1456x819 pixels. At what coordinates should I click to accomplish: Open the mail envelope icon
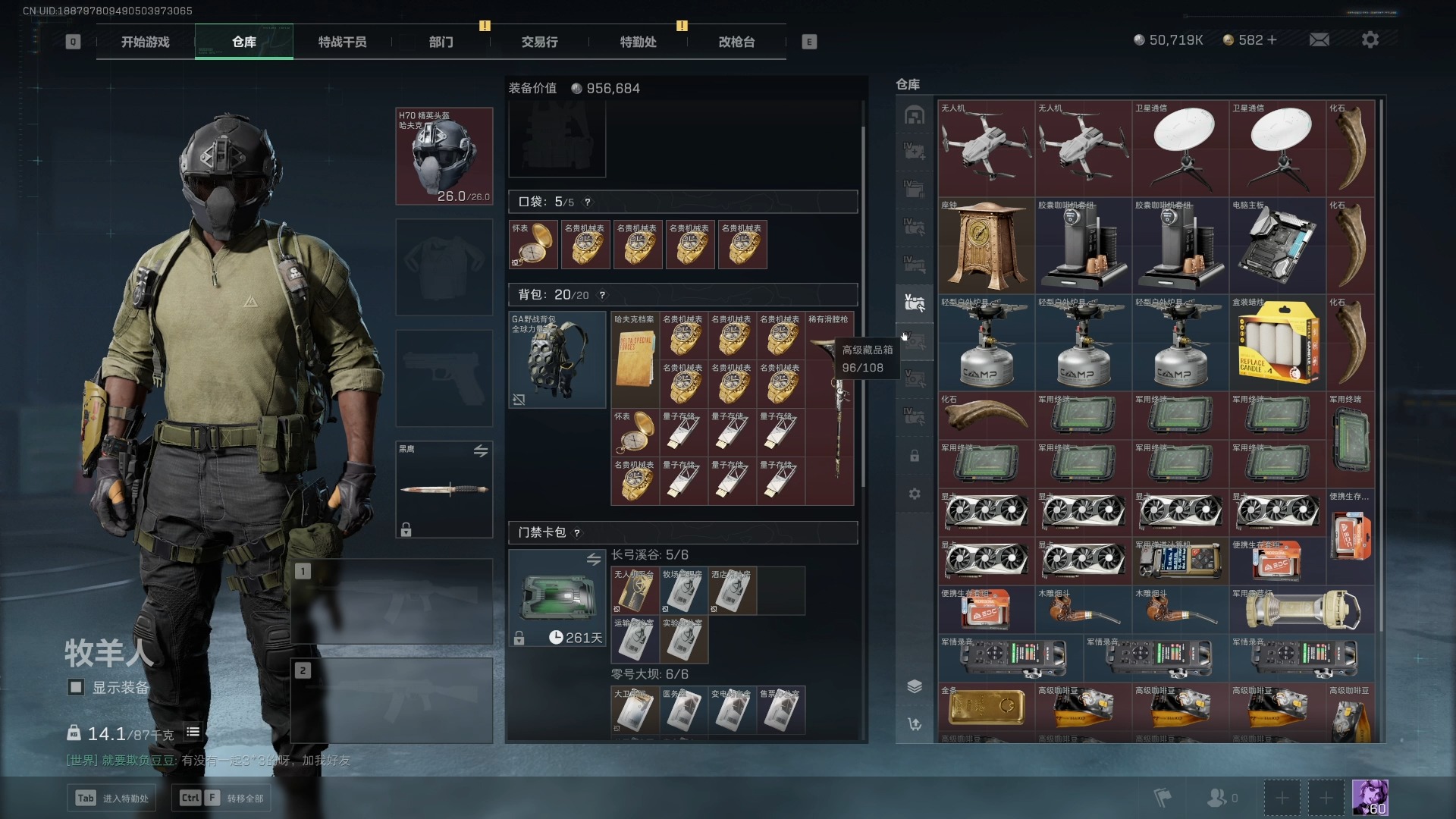coord(1319,39)
